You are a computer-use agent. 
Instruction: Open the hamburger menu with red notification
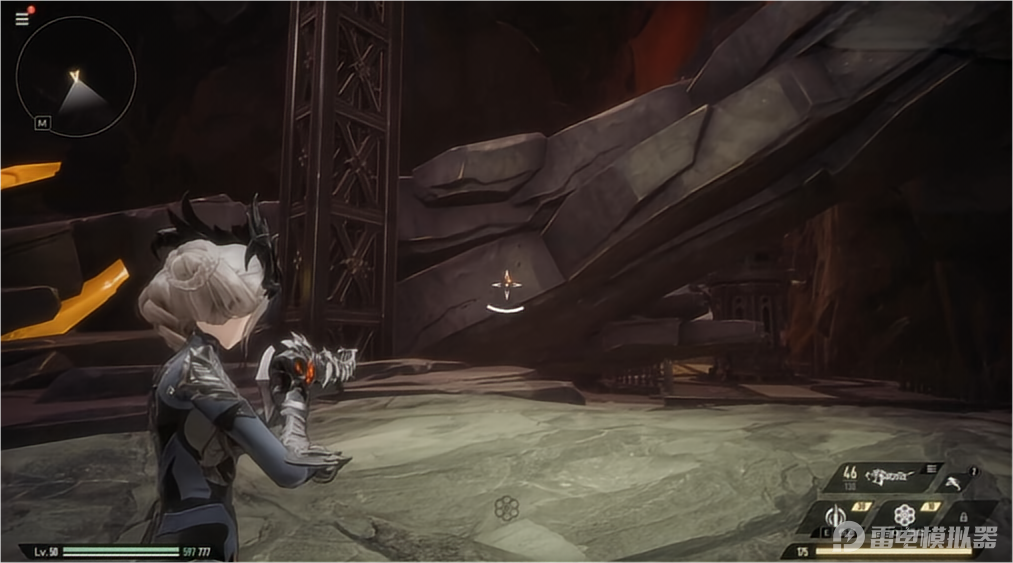pos(22,18)
